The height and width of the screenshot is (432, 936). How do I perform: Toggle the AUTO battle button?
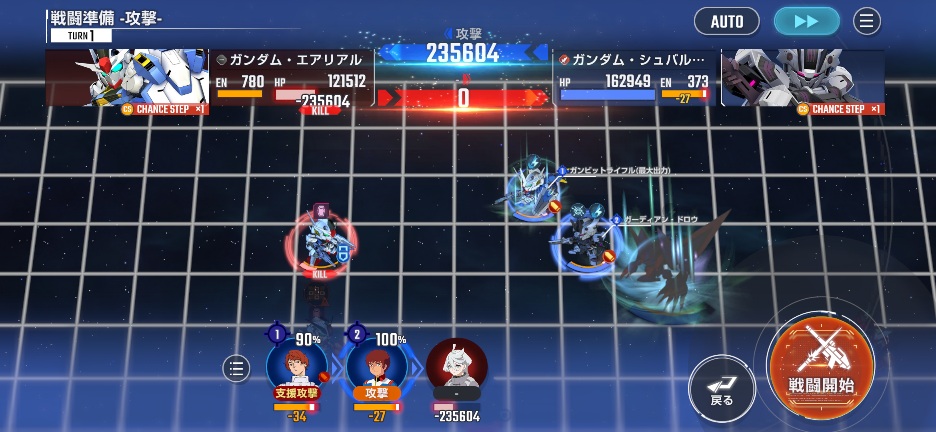click(726, 21)
